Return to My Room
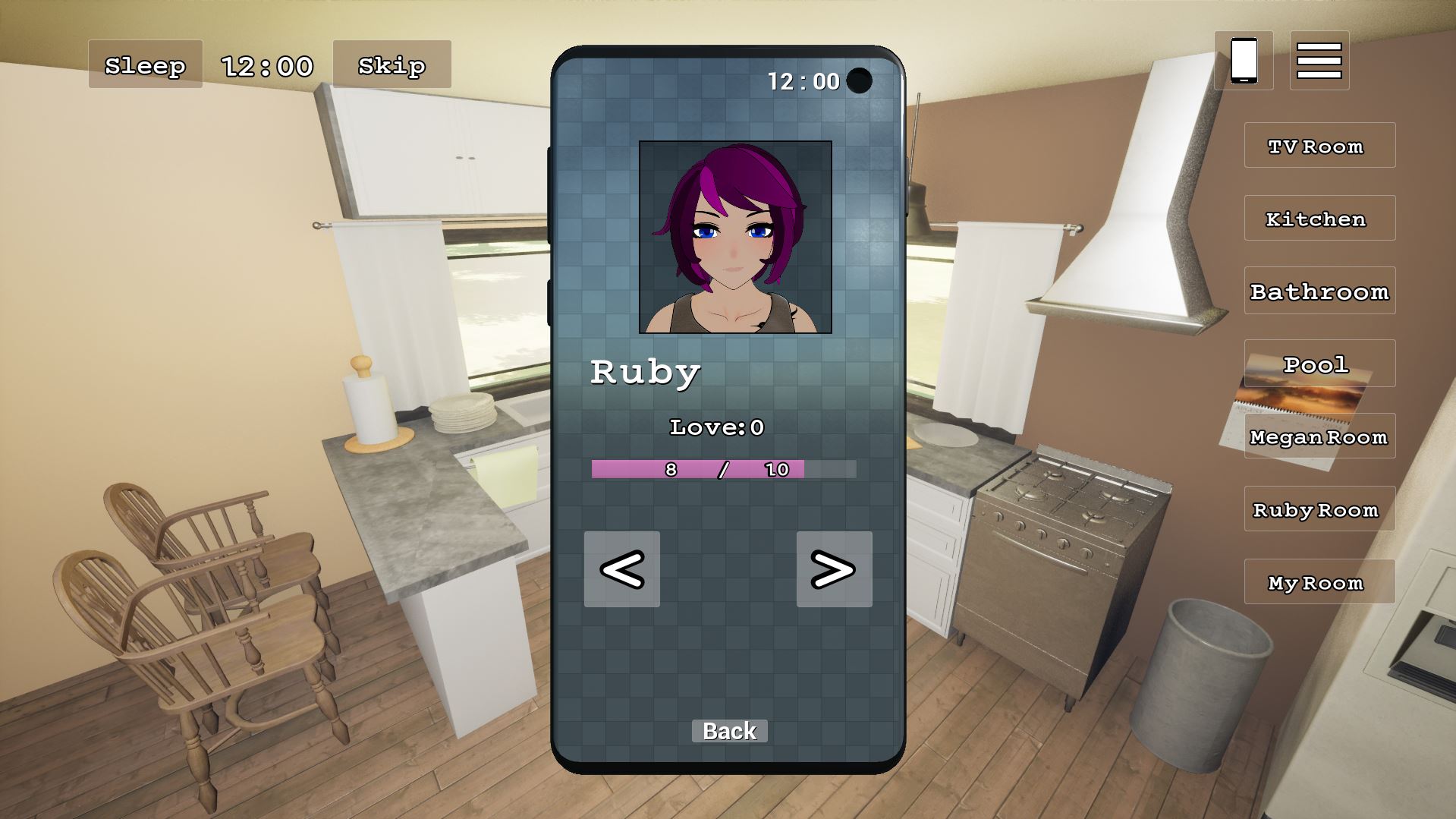Screen dimensions: 1456x819 (x=1319, y=582)
